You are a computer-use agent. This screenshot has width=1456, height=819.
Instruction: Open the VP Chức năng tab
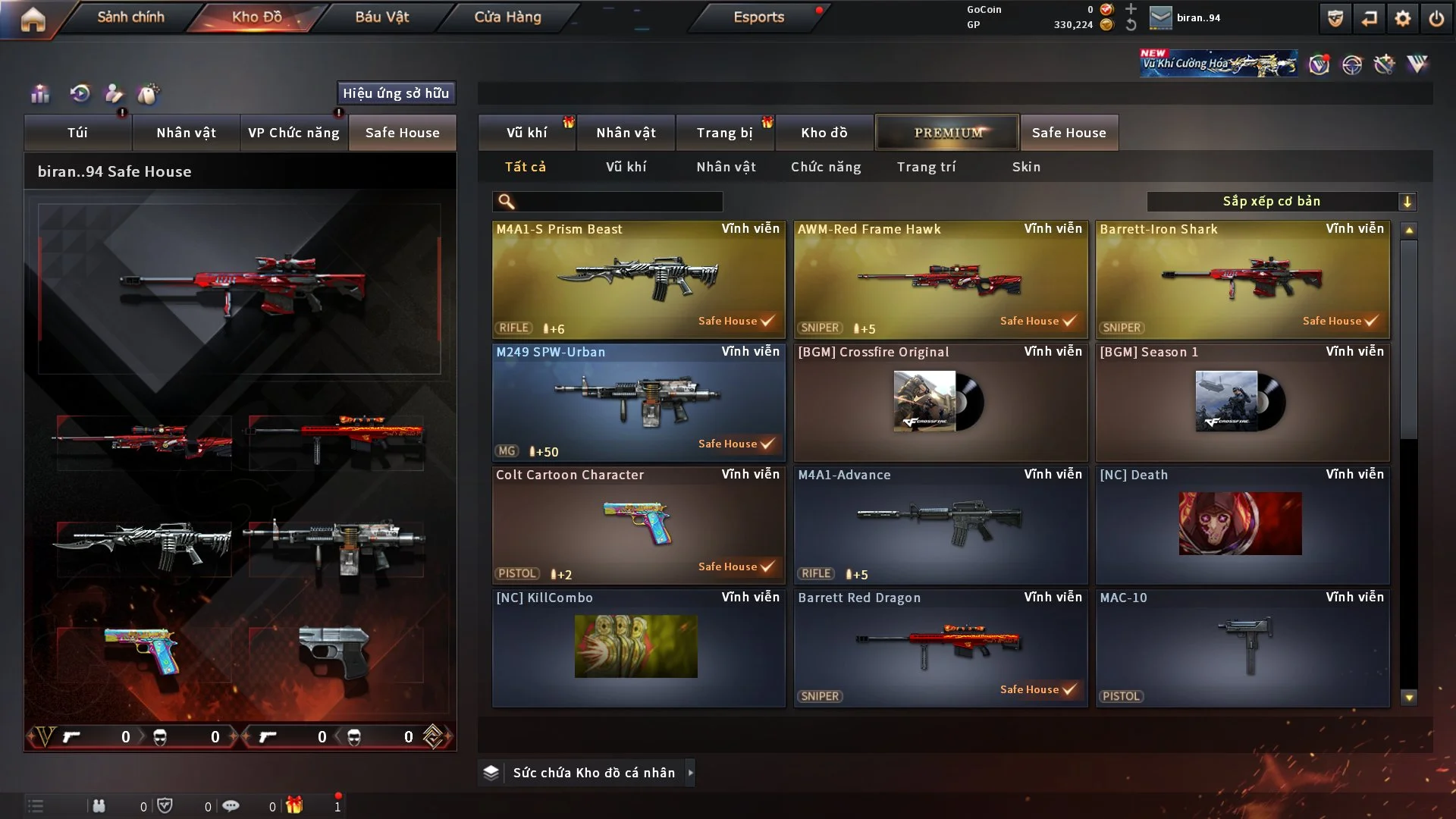[x=293, y=133]
